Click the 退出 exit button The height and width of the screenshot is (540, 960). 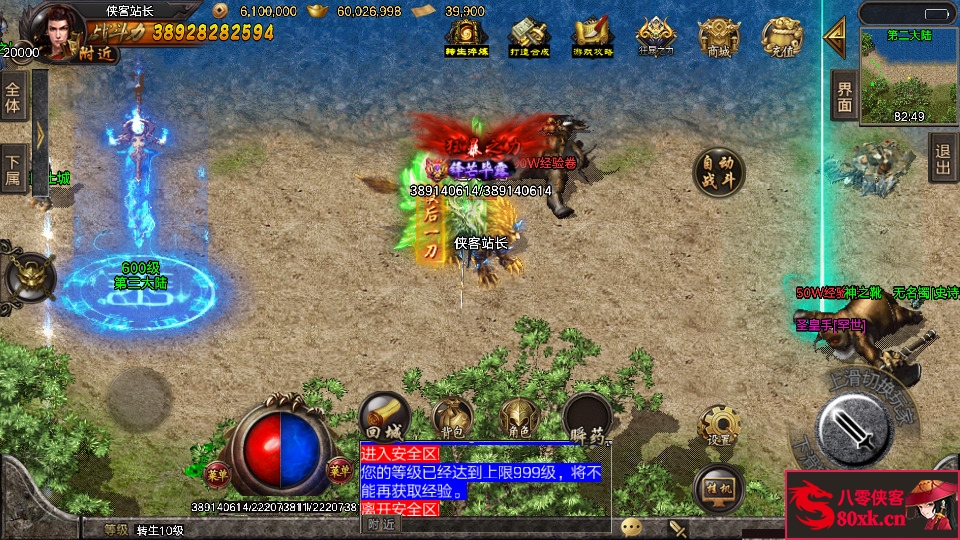pyautogui.click(x=943, y=158)
